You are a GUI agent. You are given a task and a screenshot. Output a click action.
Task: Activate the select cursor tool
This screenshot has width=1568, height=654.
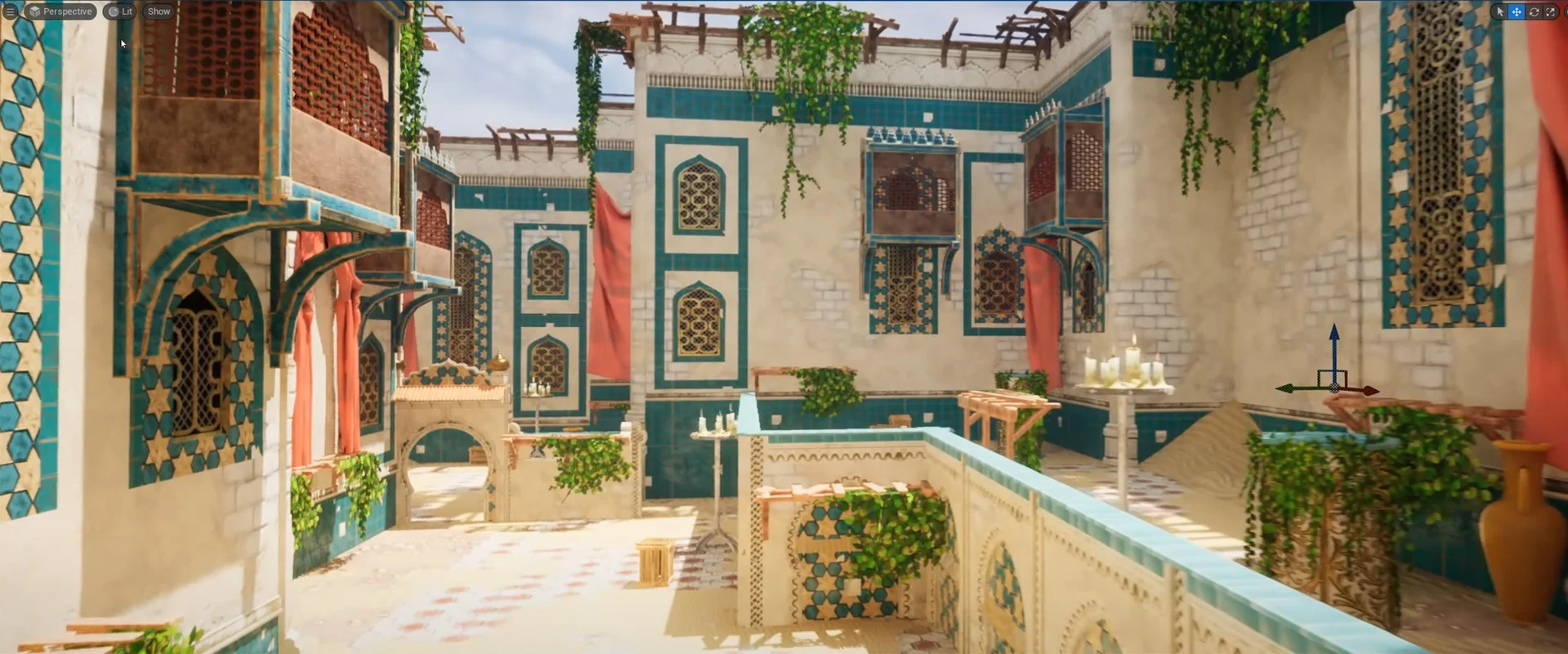pos(1499,11)
